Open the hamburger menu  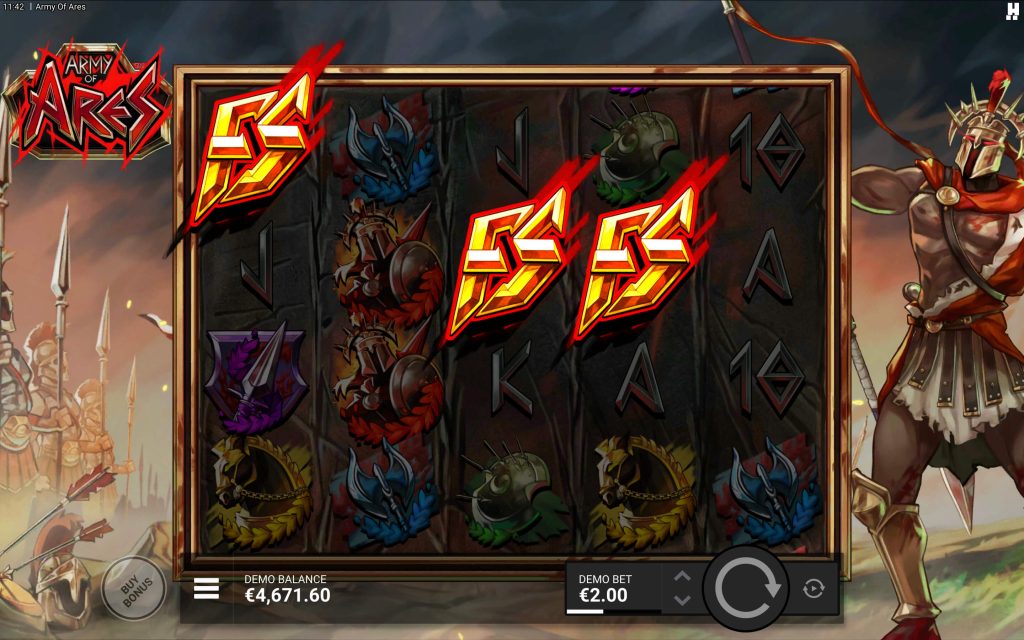pyautogui.click(x=206, y=588)
